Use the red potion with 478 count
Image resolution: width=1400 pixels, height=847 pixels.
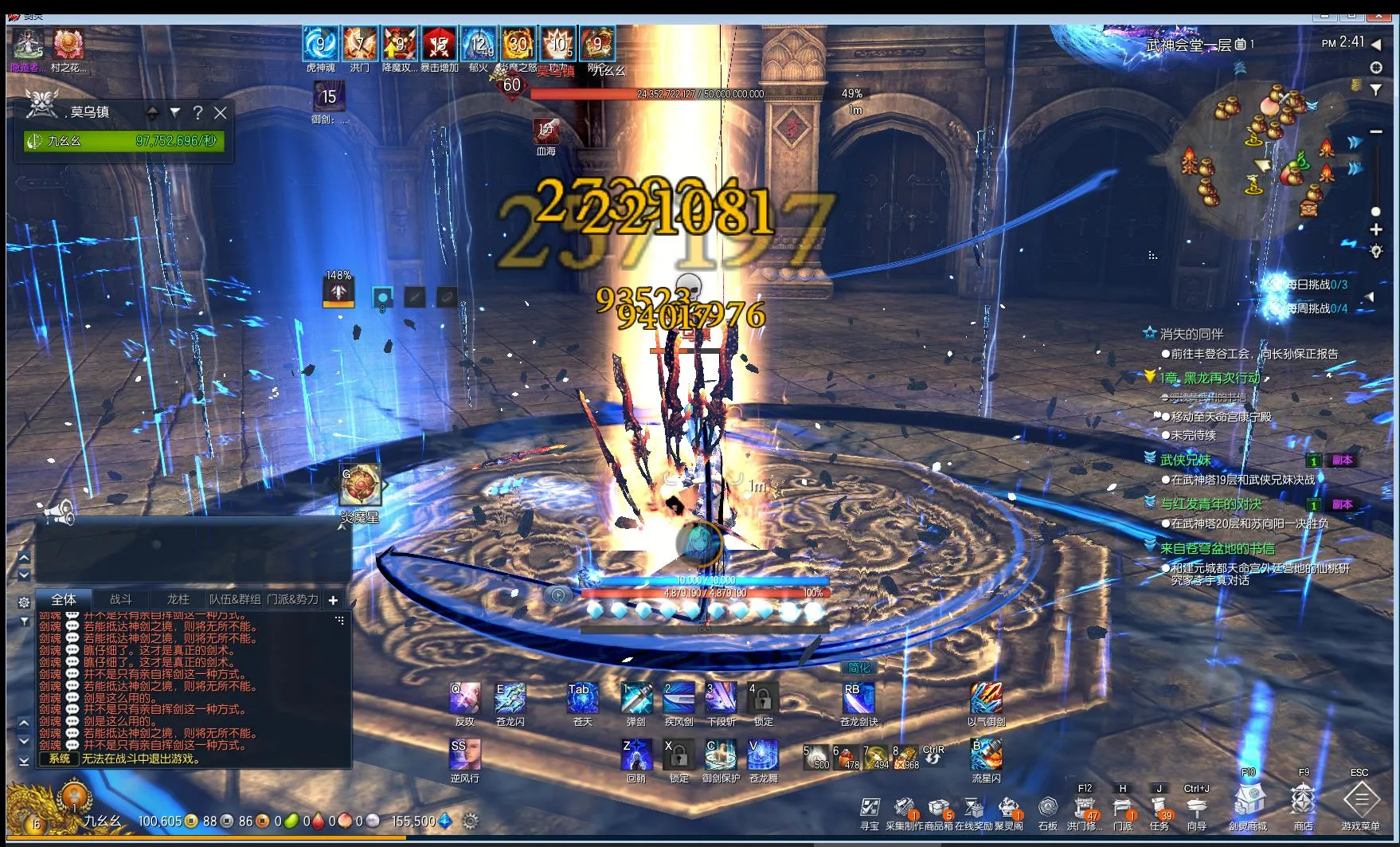[x=846, y=757]
